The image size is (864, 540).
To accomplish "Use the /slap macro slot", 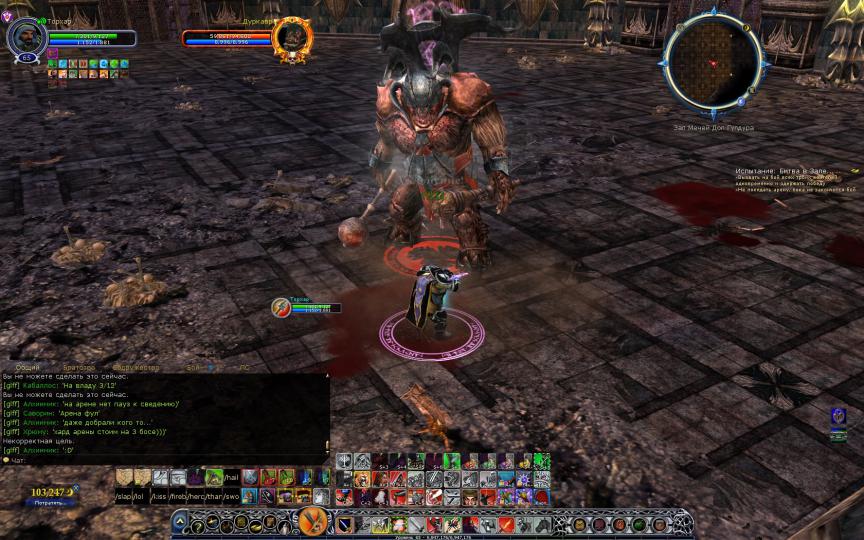I will [124, 496].
